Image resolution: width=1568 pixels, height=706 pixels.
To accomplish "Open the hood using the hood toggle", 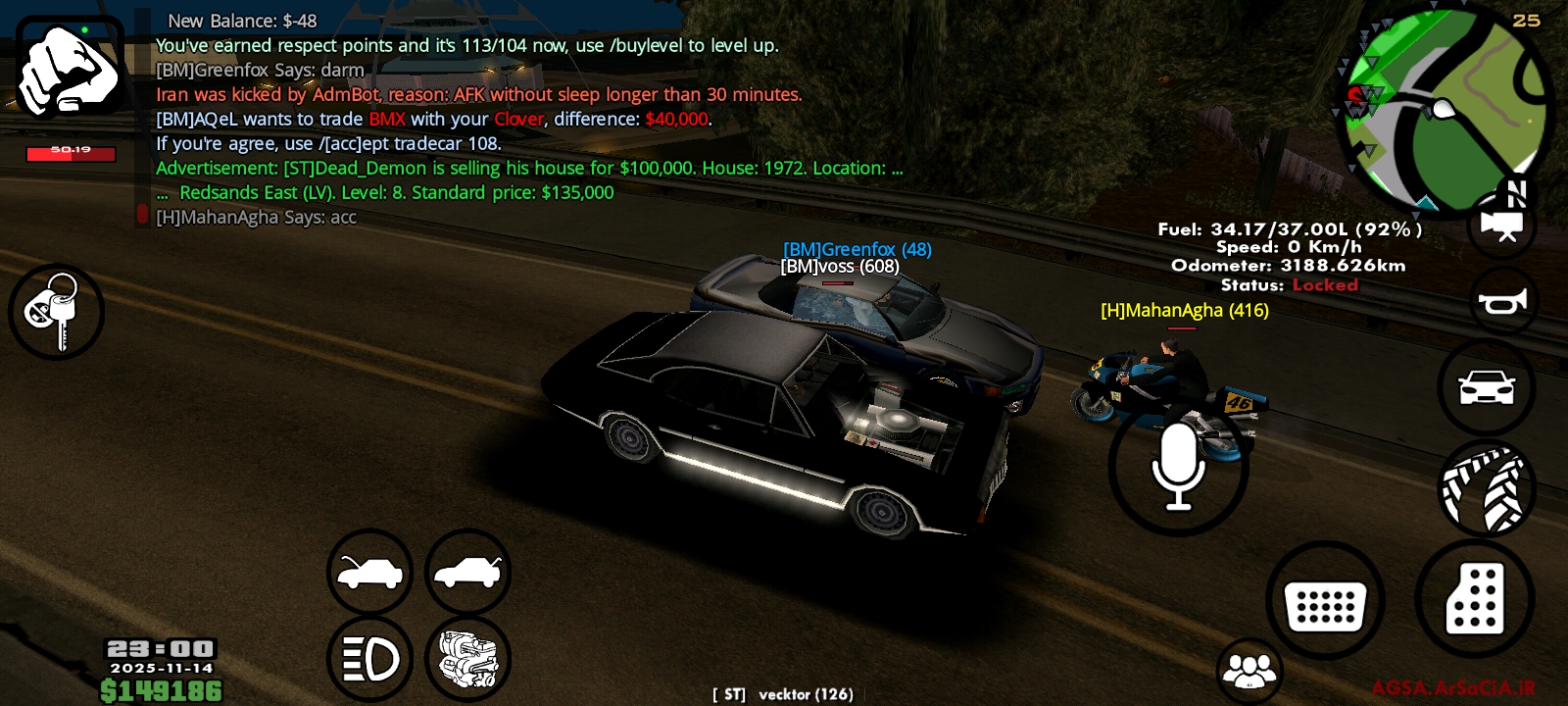I will 369,573.
